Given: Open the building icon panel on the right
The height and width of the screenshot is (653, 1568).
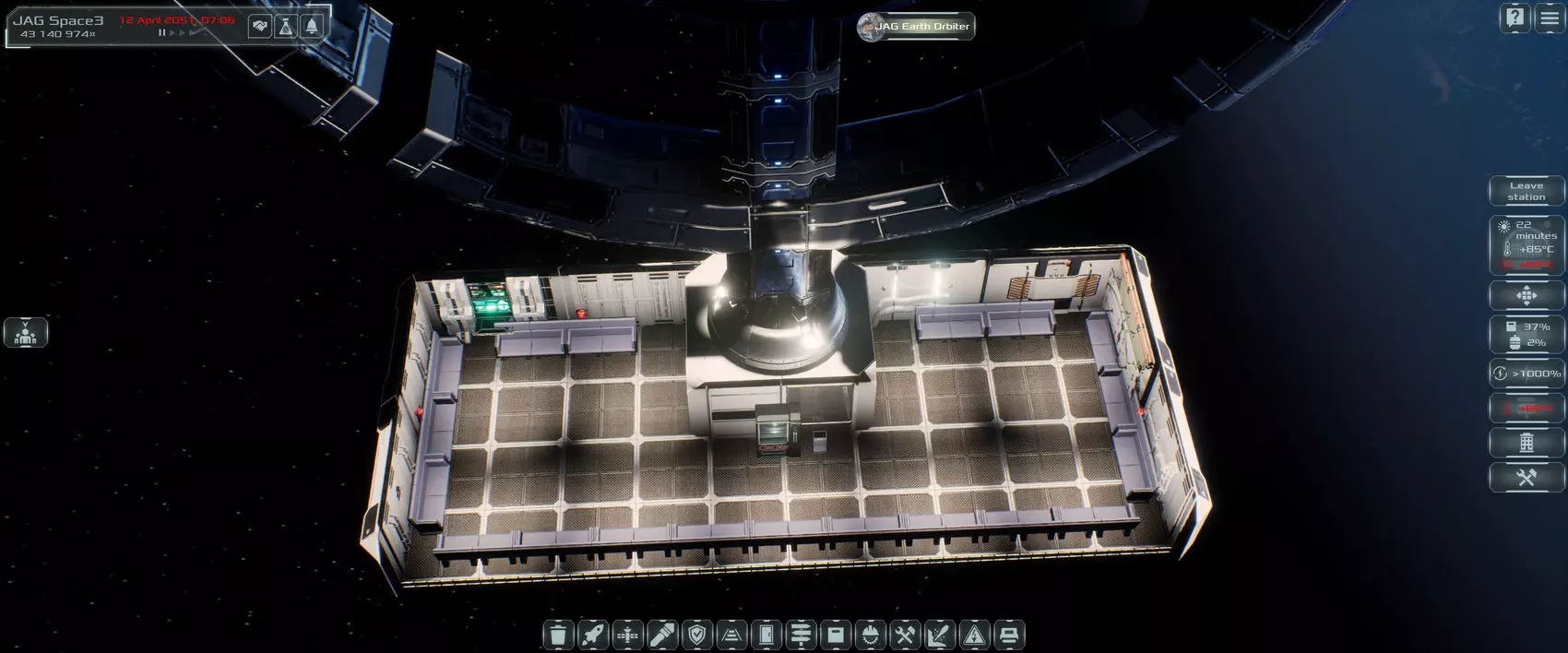Looking at the screenshot, I should pos(1526,442).
